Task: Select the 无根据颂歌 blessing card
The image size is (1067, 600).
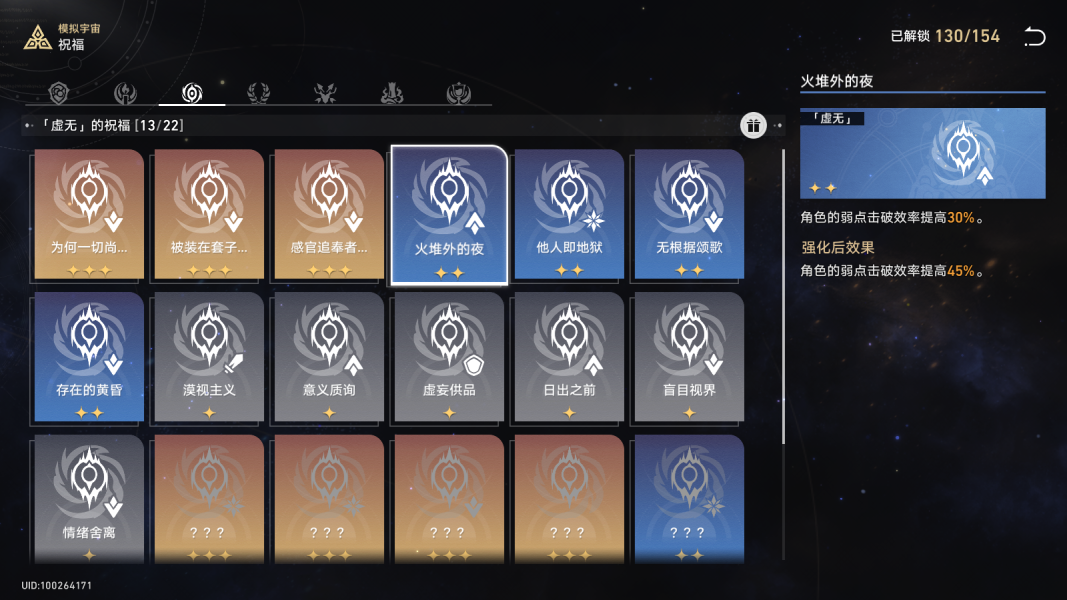Action: click(689, 215)
